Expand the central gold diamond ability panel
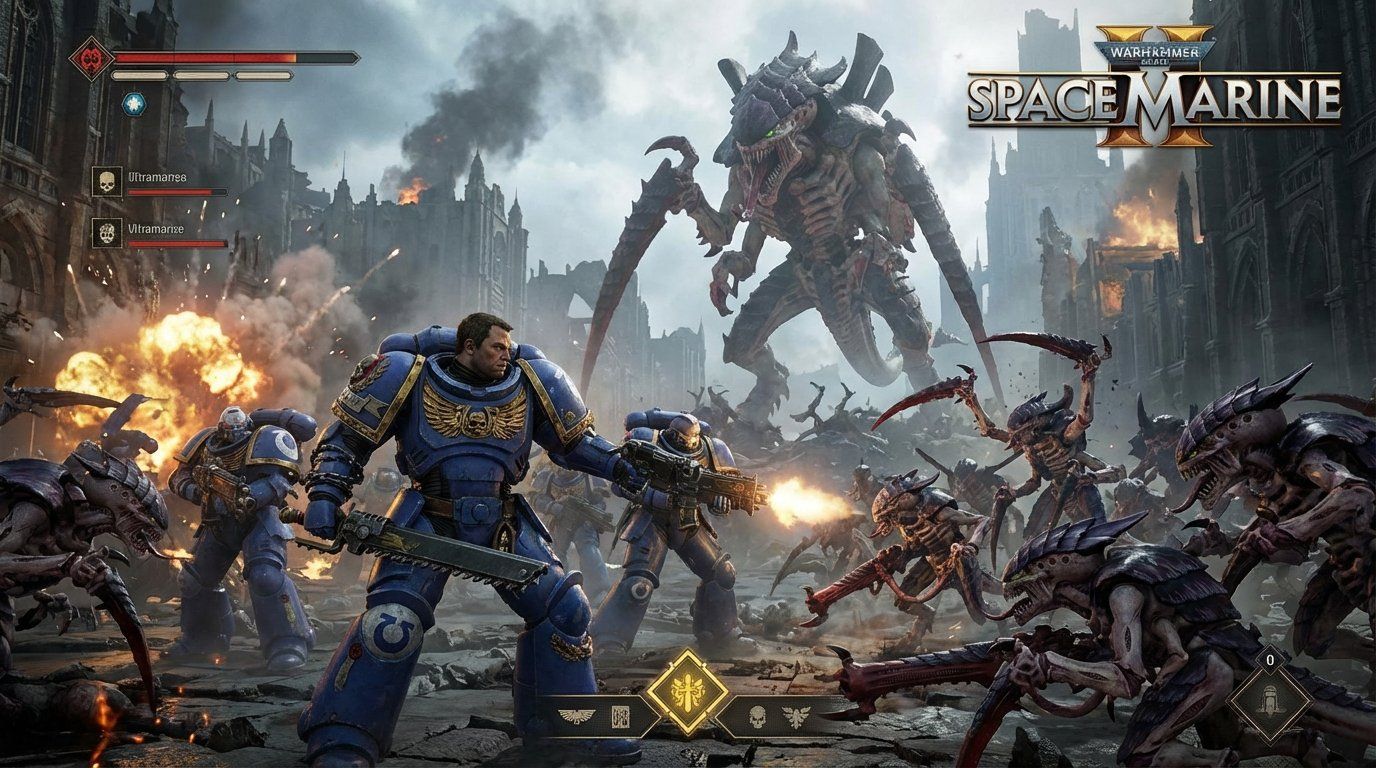The image size is (1376, 768). 688,691
